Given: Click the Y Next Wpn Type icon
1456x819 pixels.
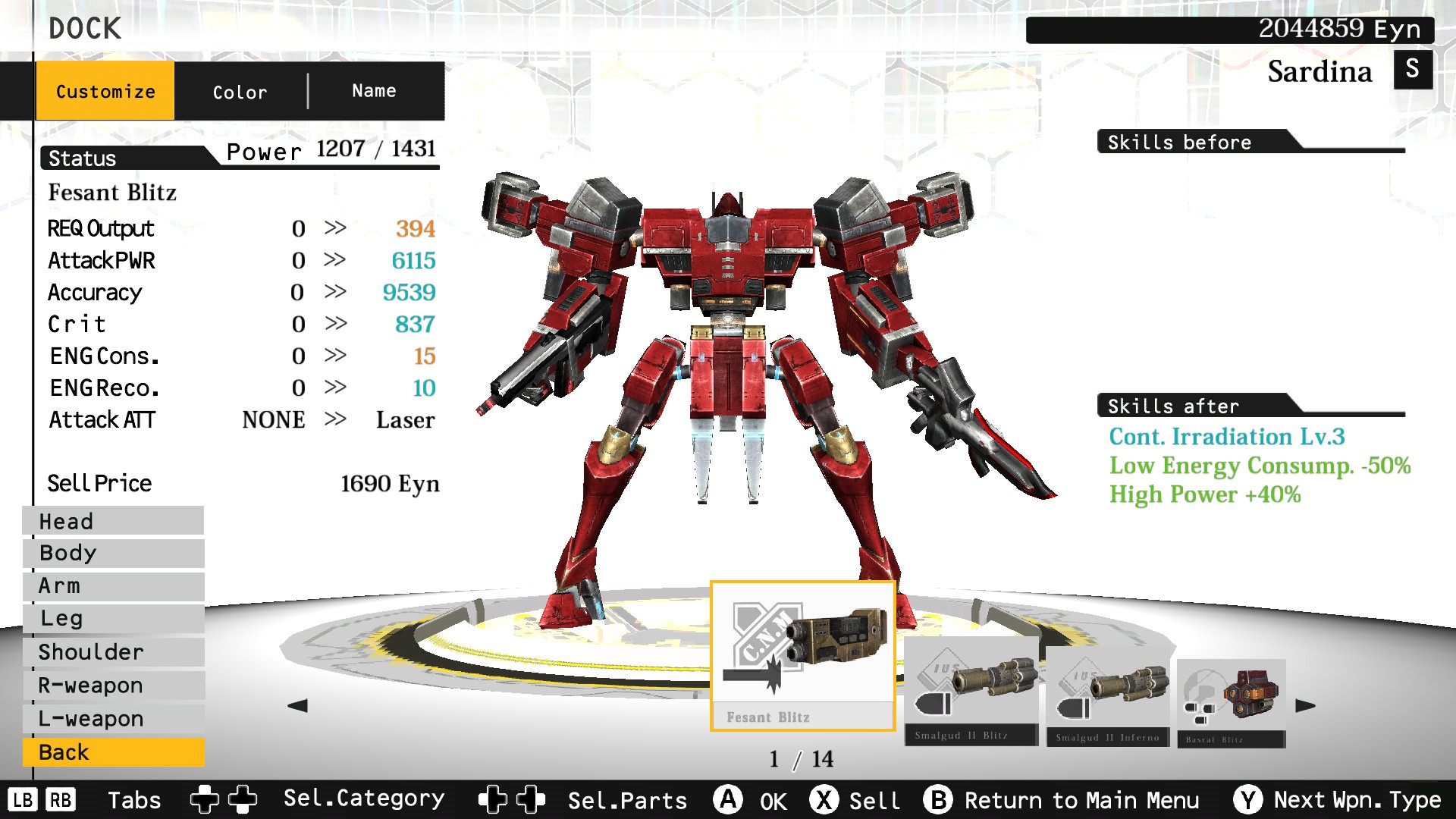Looking at the screenshot, I should [1248, 799].
